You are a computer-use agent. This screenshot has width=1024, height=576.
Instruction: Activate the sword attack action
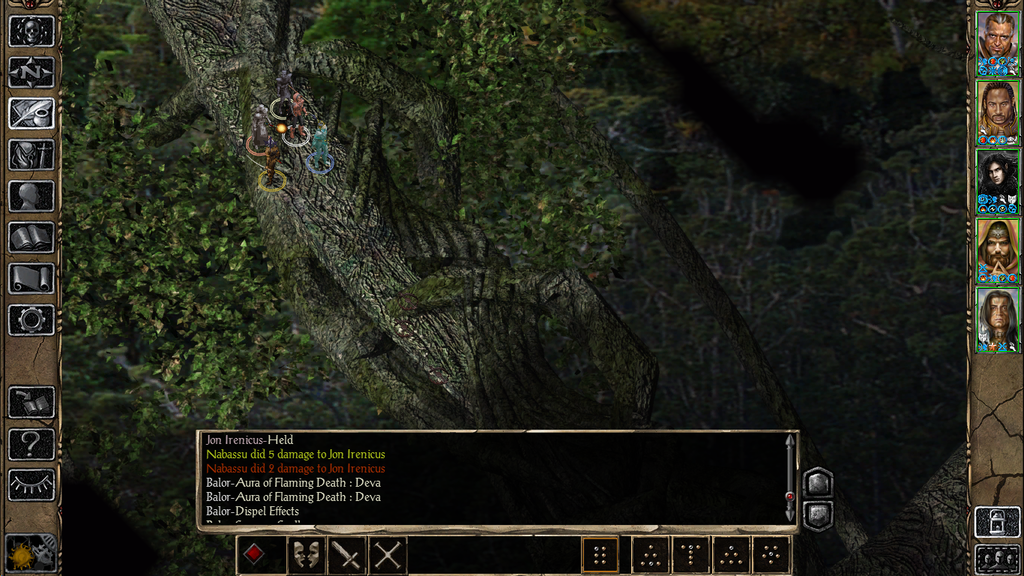click(x=347, y=554)
